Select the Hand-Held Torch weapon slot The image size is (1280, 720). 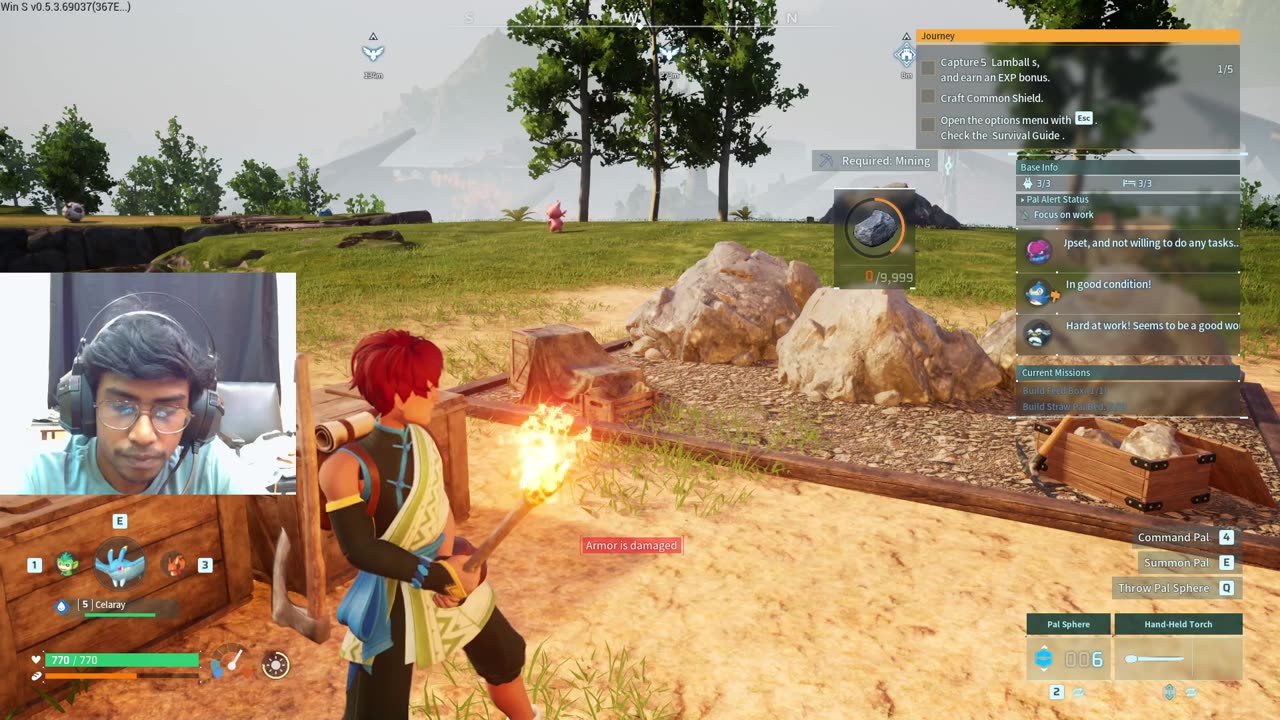(x=1178, y=659)
